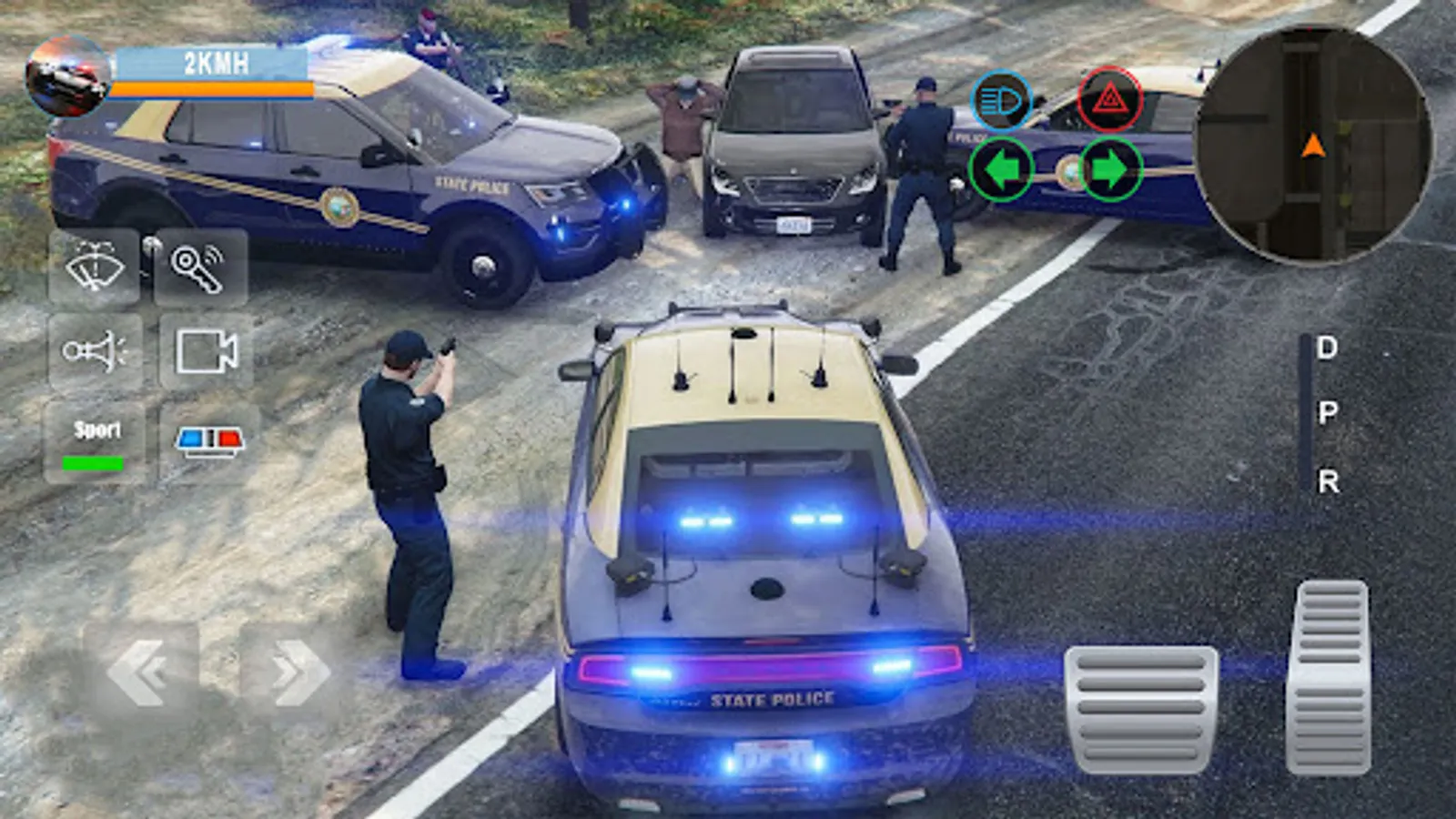The width and height of the screenshot is (1456, 819).
Task: Tap the orange speed progress bar
Action: pos(214,90)
